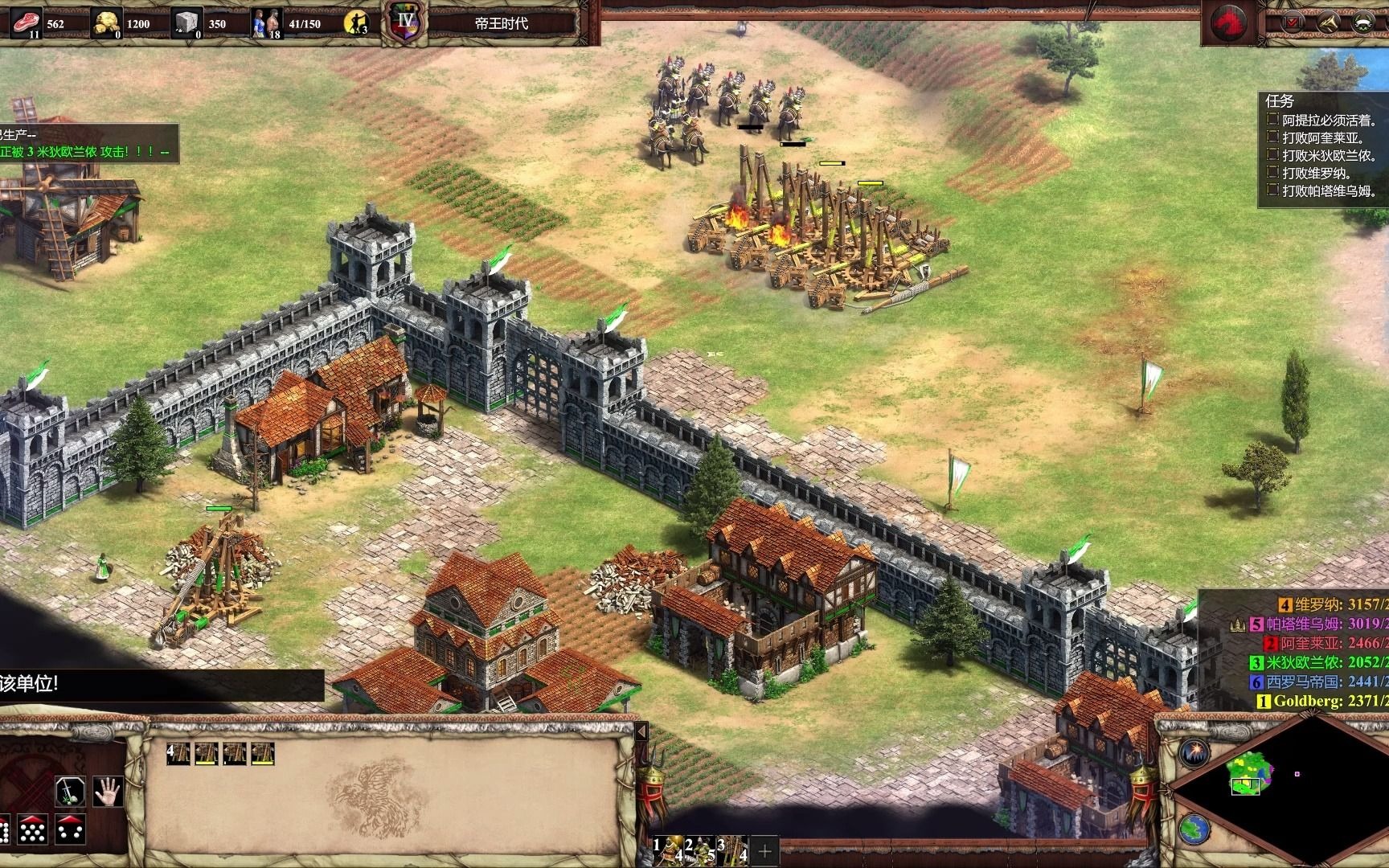This screenshot has width=1389, height=868.
Task: Select the open hand stop command
Action: (107, 792)
